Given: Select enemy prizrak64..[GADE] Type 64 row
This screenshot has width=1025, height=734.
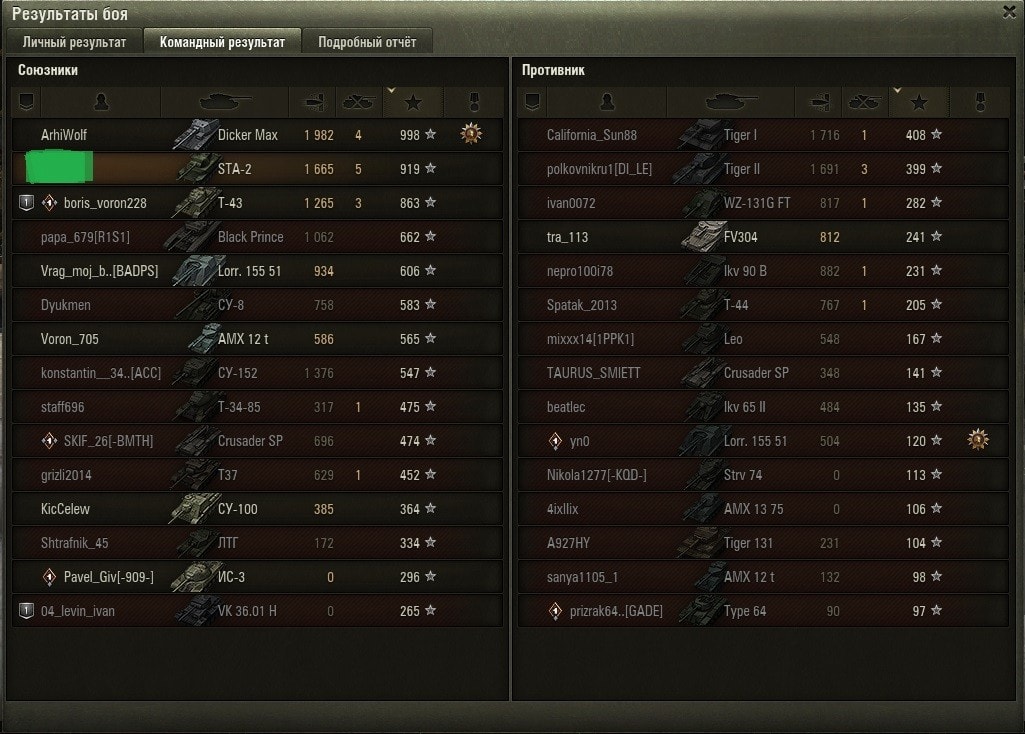Looking at the screenshot, I should [616, 611].
